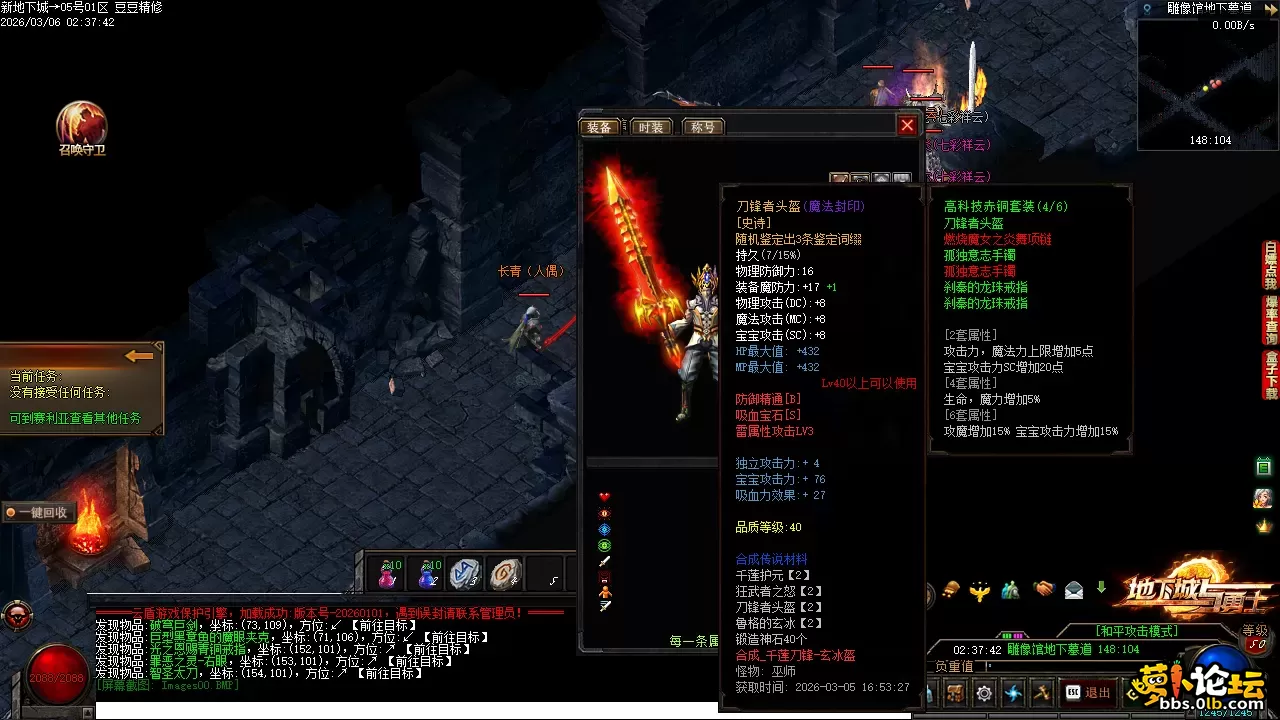1280x720 pixels.
Task: Open the 称号 title tab
Action: [702, 127]
